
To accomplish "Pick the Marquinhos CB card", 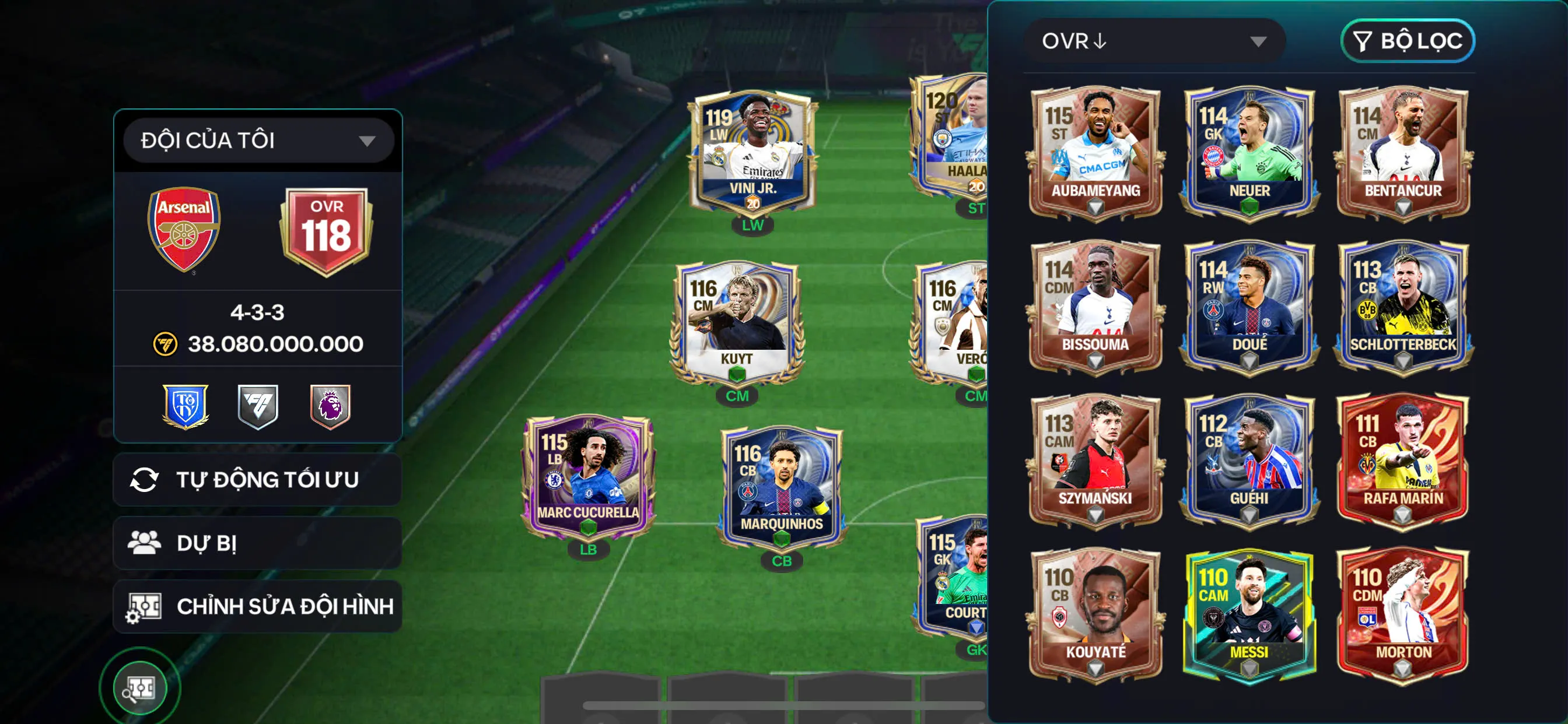I will click(782, 488).
